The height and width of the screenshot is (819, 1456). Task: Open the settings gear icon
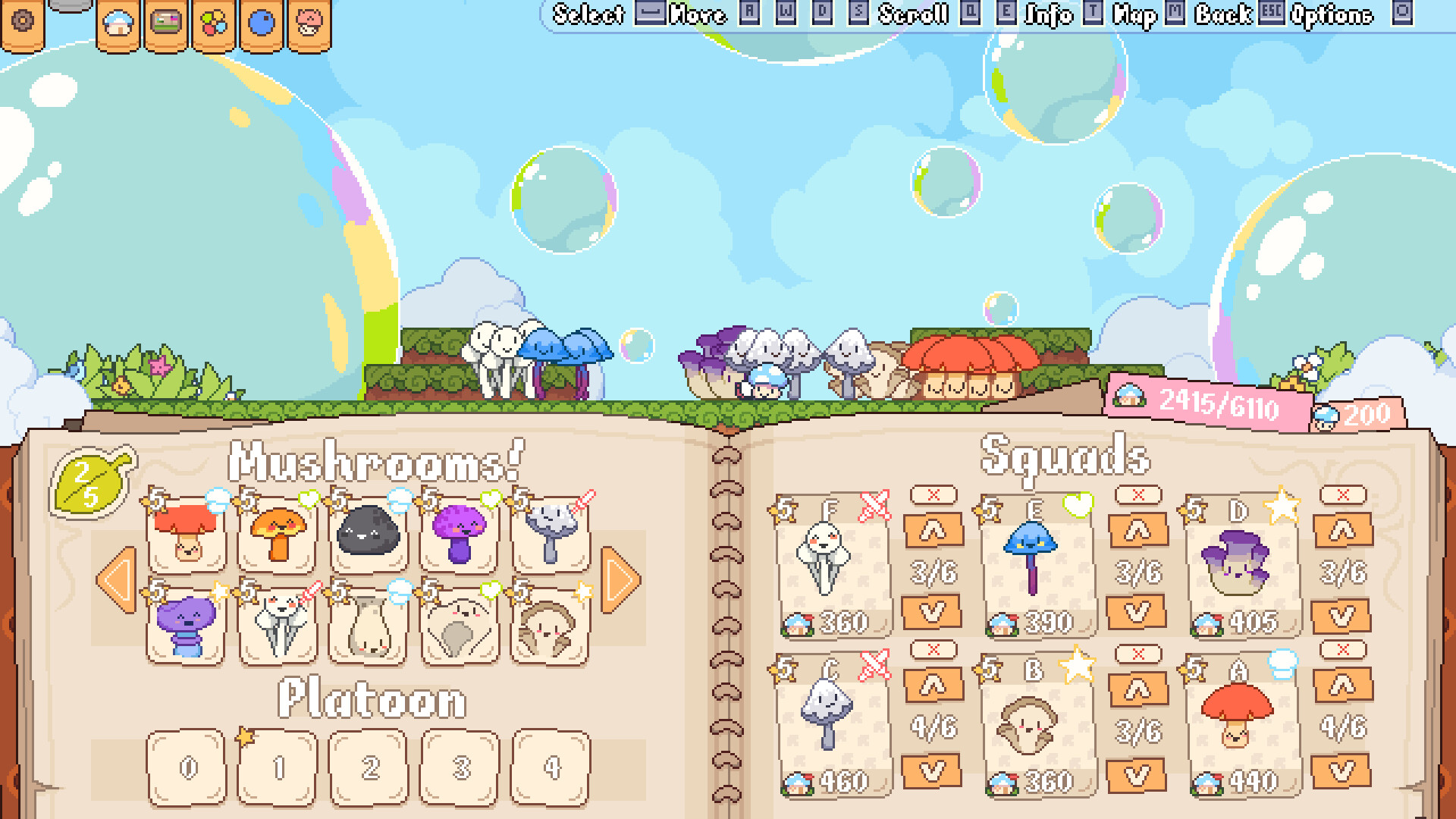[x=24, y=22]
